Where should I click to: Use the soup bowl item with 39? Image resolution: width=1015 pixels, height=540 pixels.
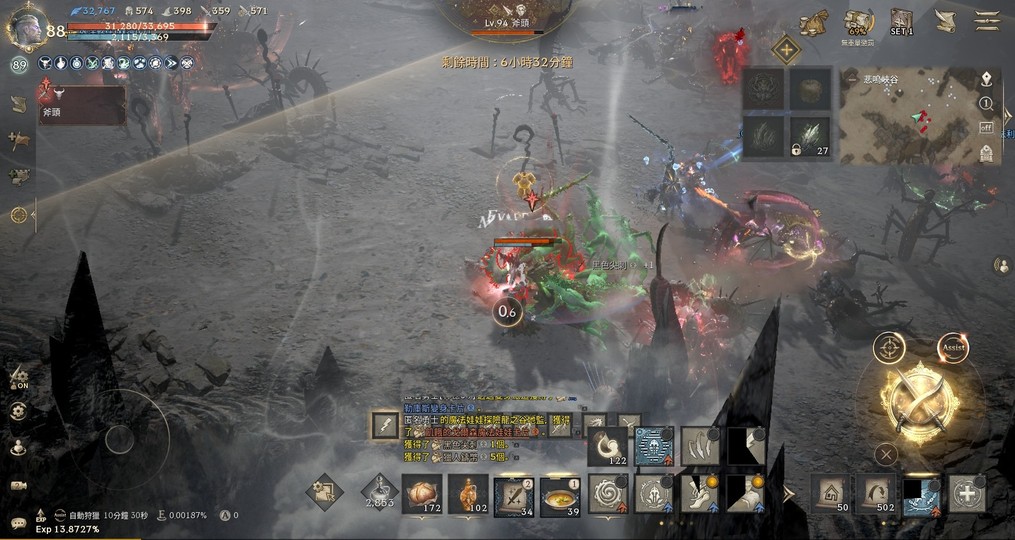click(559, 495)
